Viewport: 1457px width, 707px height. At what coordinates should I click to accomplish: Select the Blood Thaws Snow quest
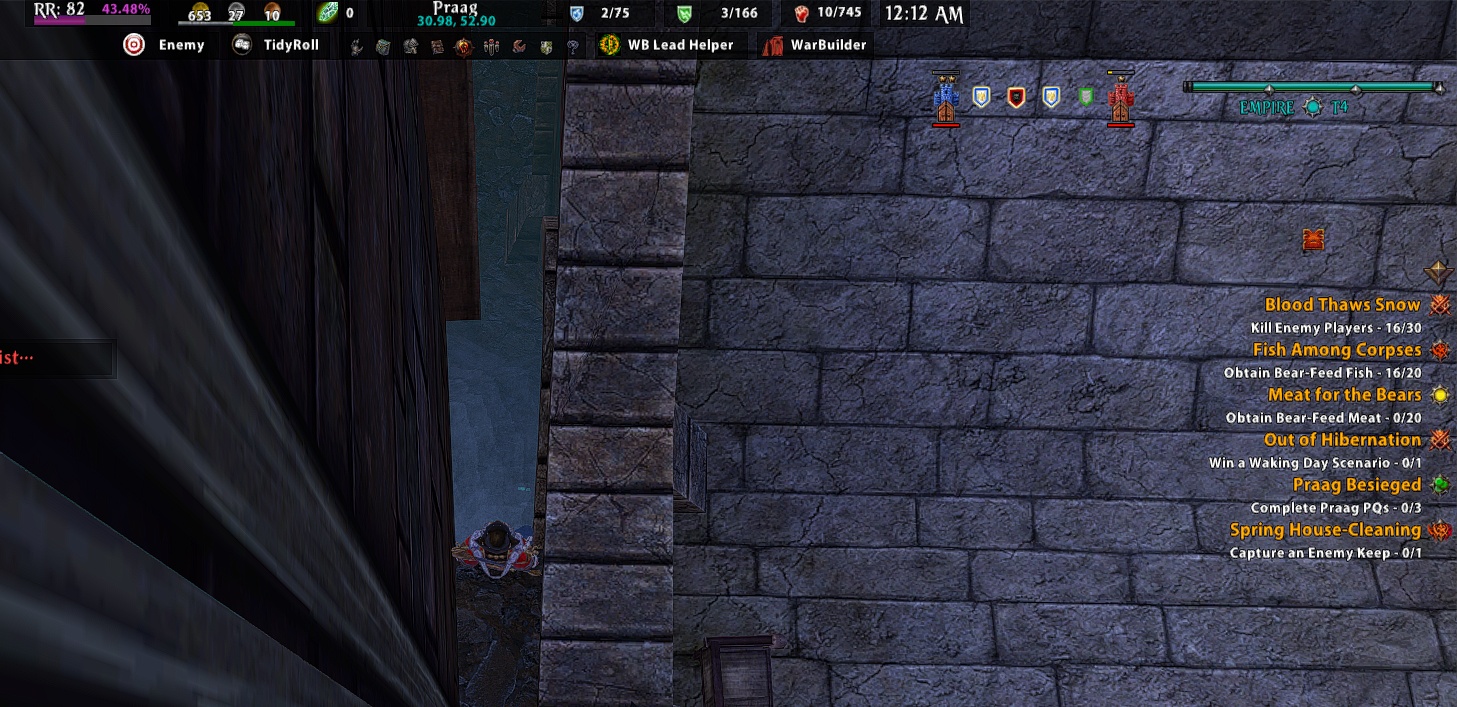coord(1342,305)
